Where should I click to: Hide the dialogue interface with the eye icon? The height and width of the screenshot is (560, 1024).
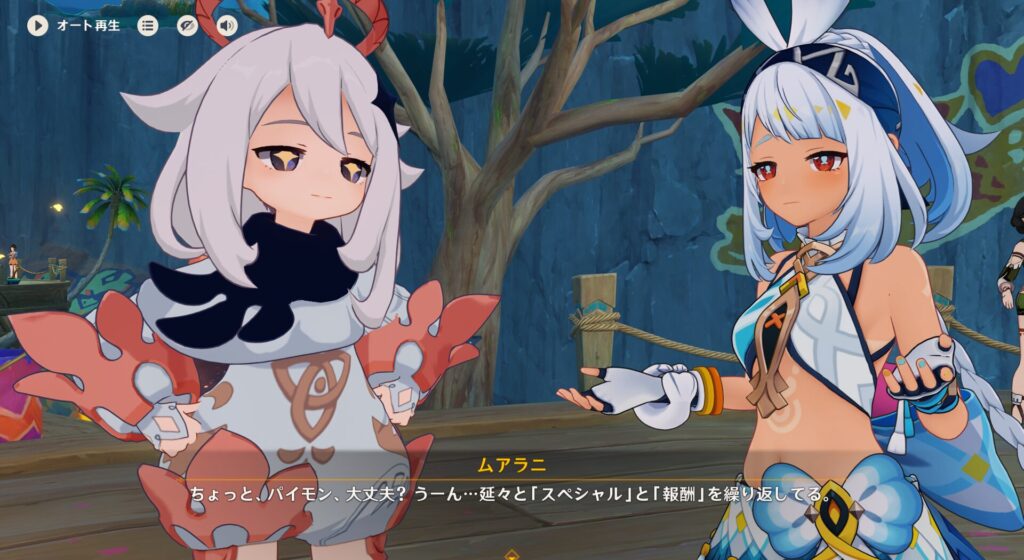click(187, 25)
